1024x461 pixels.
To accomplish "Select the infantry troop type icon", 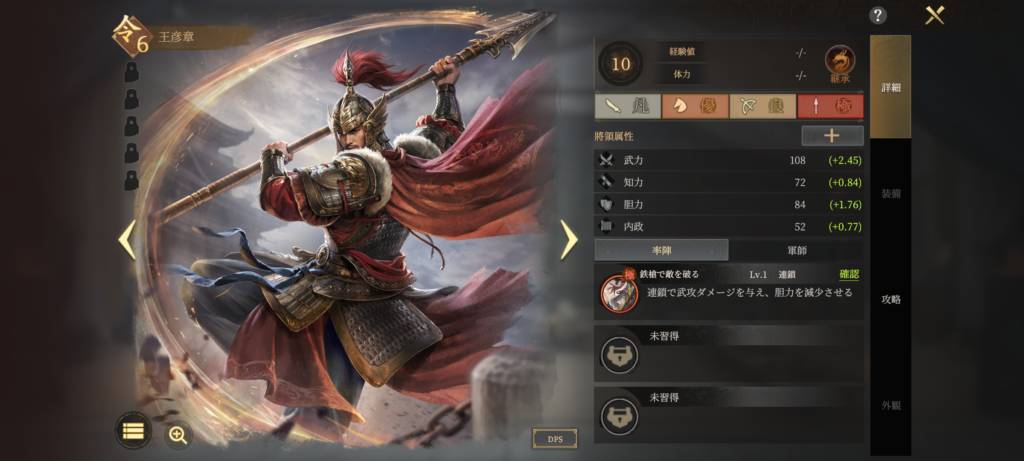I will (x=627, y=107).
